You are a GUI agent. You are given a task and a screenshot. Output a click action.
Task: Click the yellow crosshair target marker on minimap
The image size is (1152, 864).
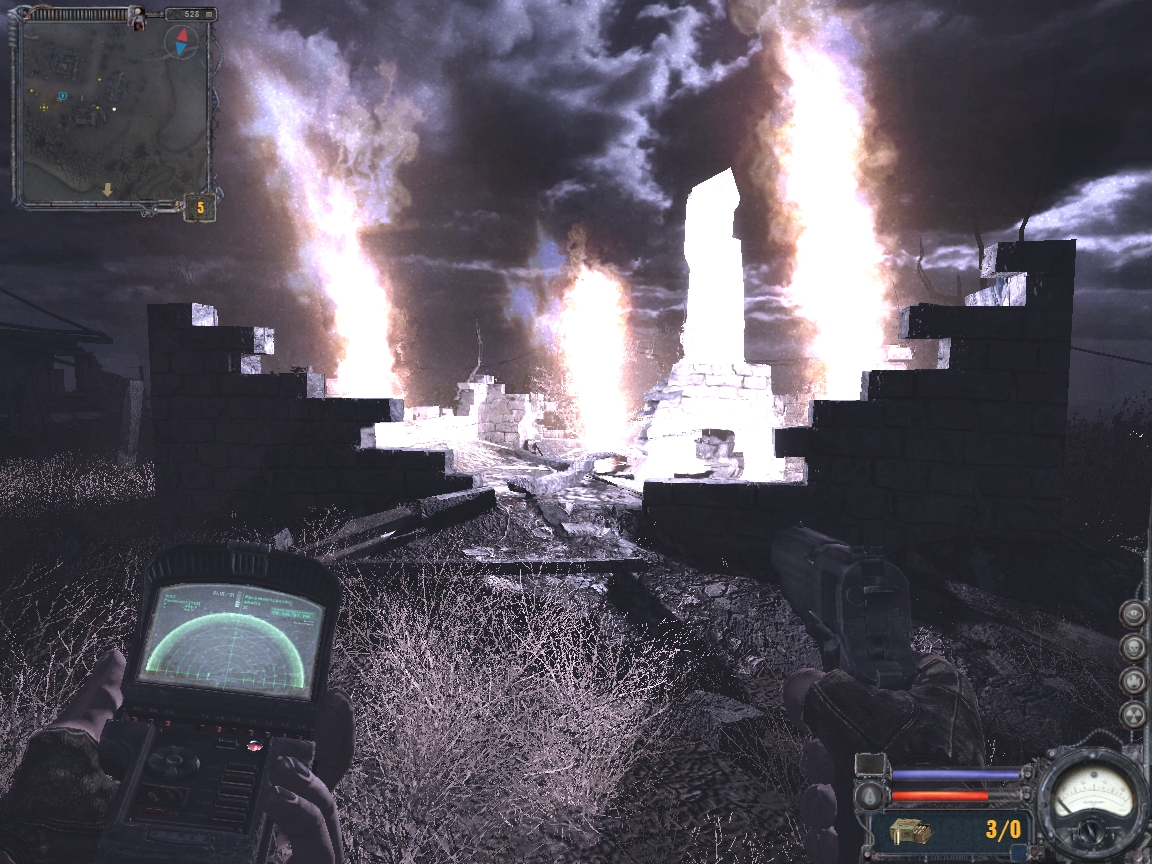point(44,106)
